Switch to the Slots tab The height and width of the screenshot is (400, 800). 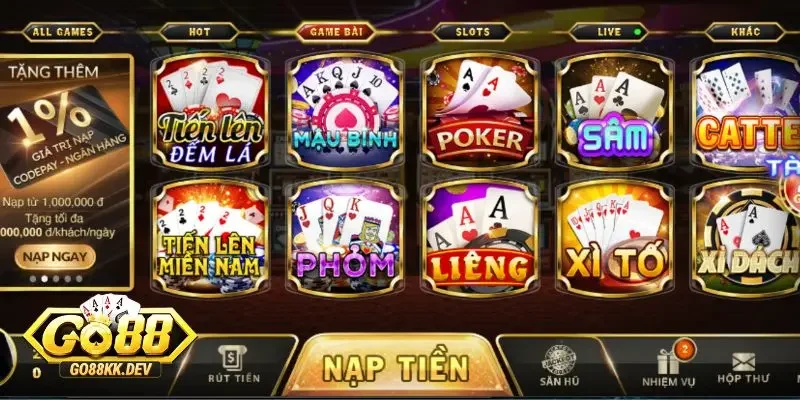click(x=474, y=32)
